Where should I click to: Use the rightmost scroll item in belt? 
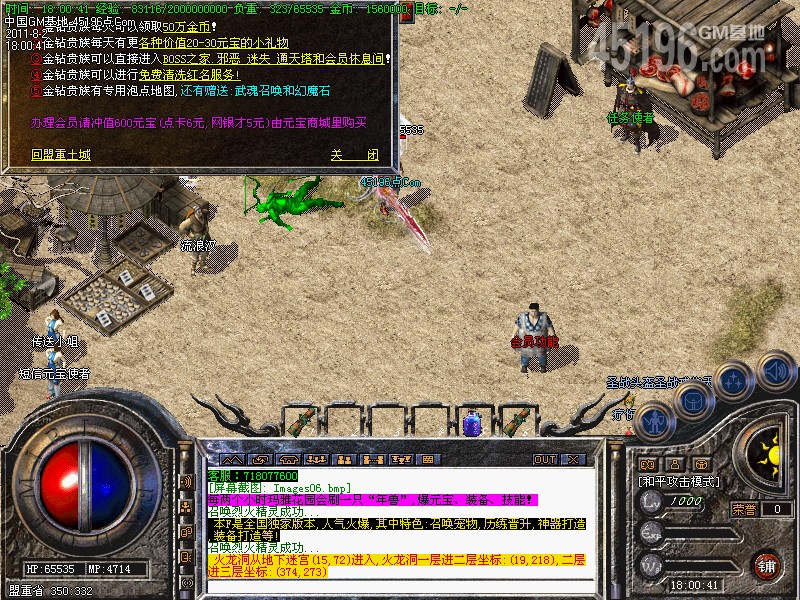point(518,421)
